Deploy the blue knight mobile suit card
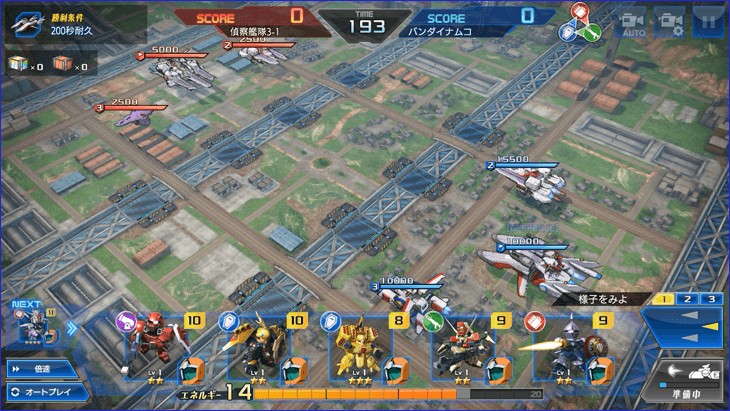The width and height of the screenshot is (730, 411). coord(568,350)
